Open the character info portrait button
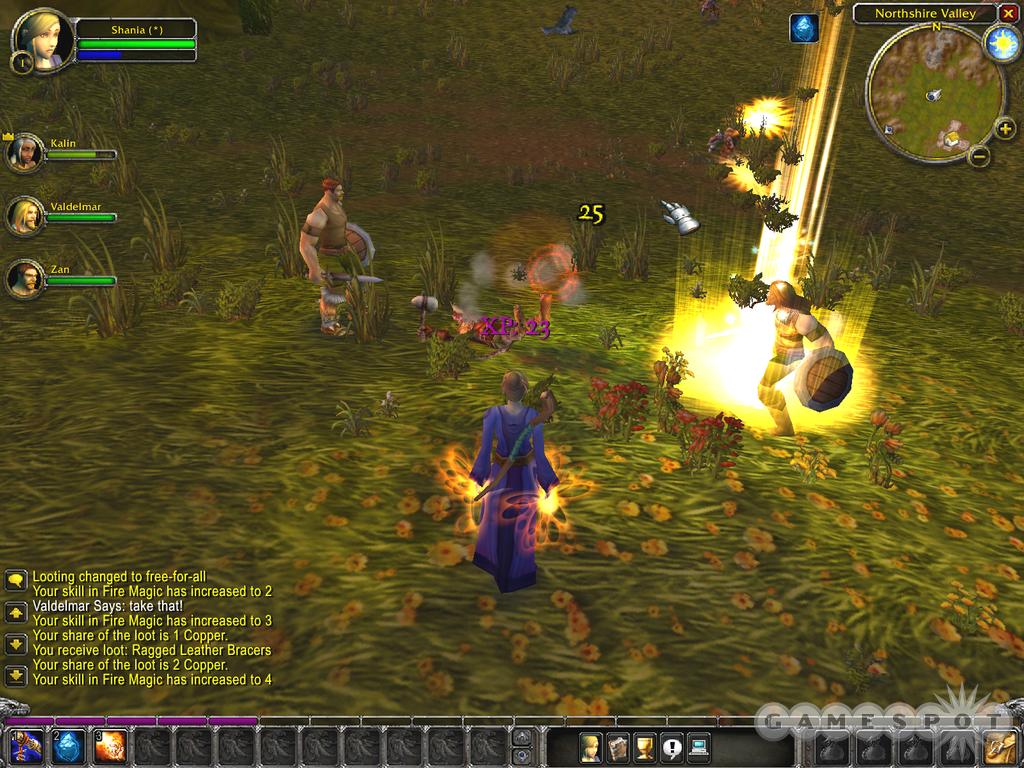Viewport: 1024px width, 768px height. [591, 746]
